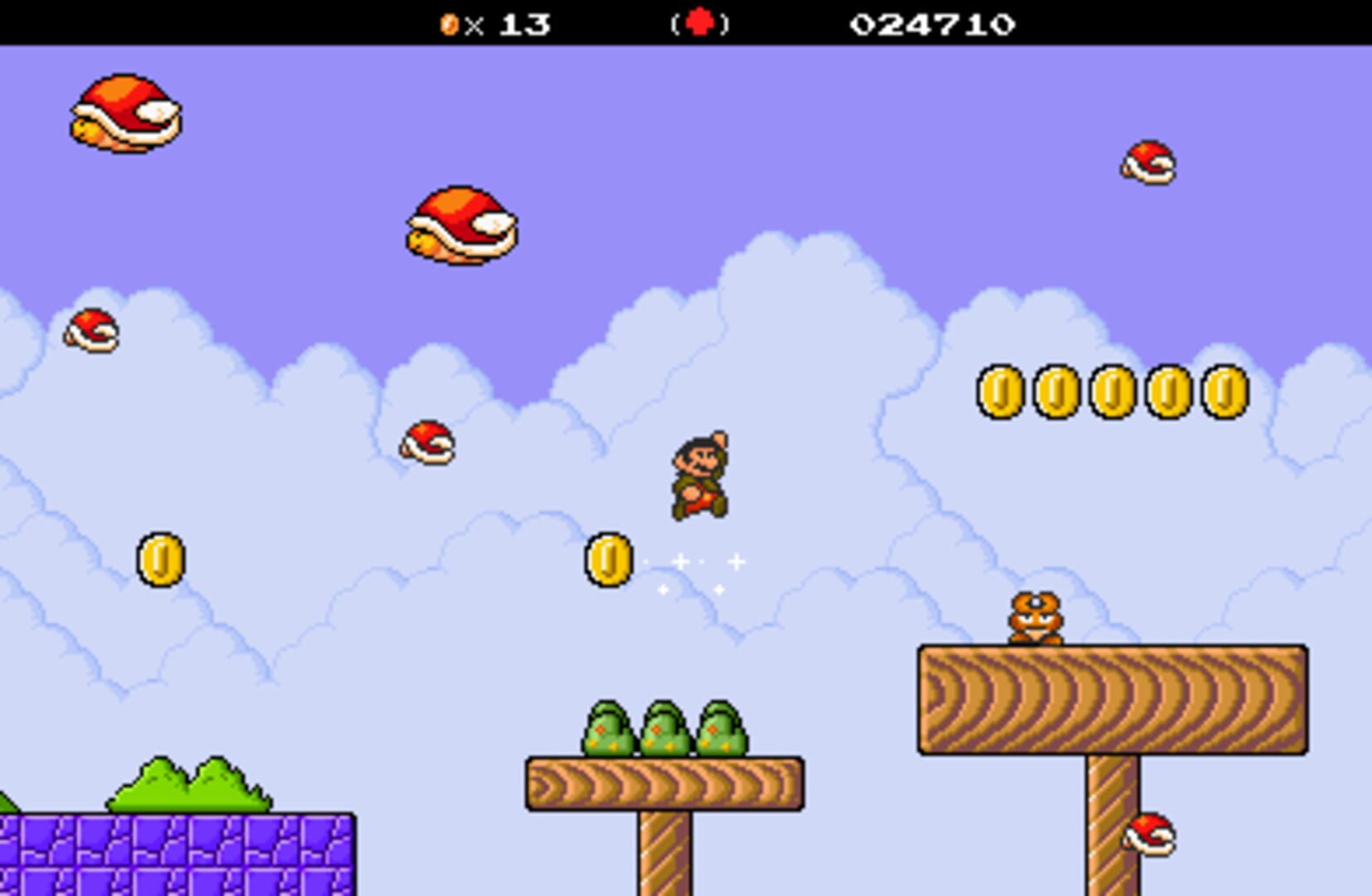
Task: Select the red flower icon in the HUD
Action: 699,23
